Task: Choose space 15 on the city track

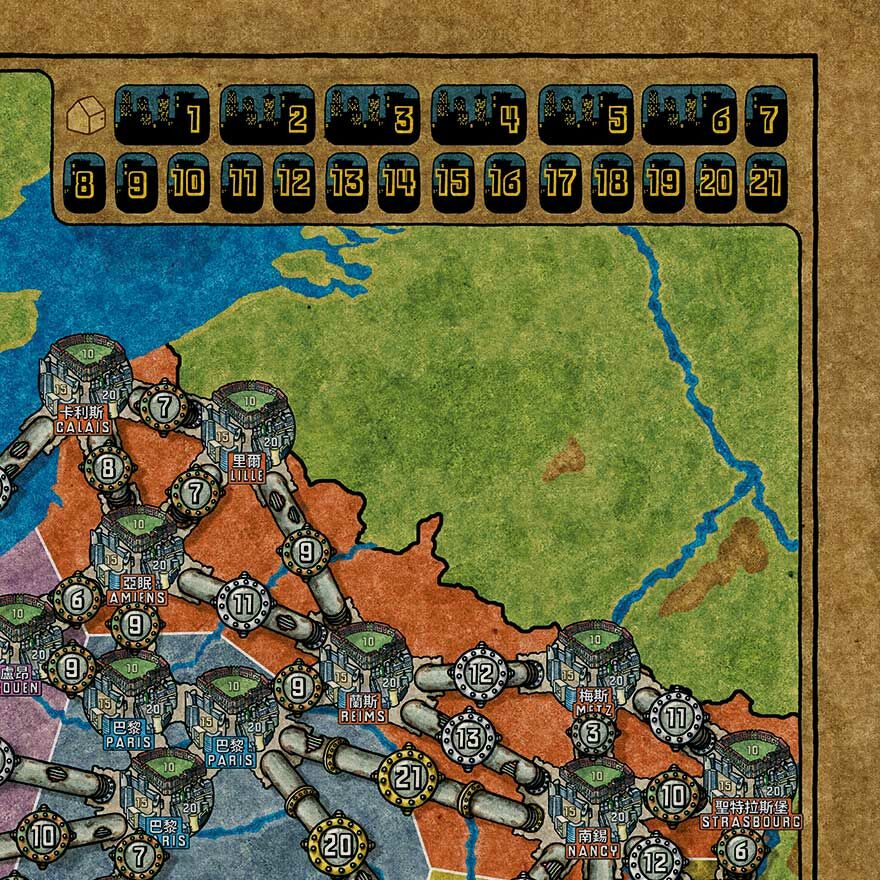Action: point(453,182)
